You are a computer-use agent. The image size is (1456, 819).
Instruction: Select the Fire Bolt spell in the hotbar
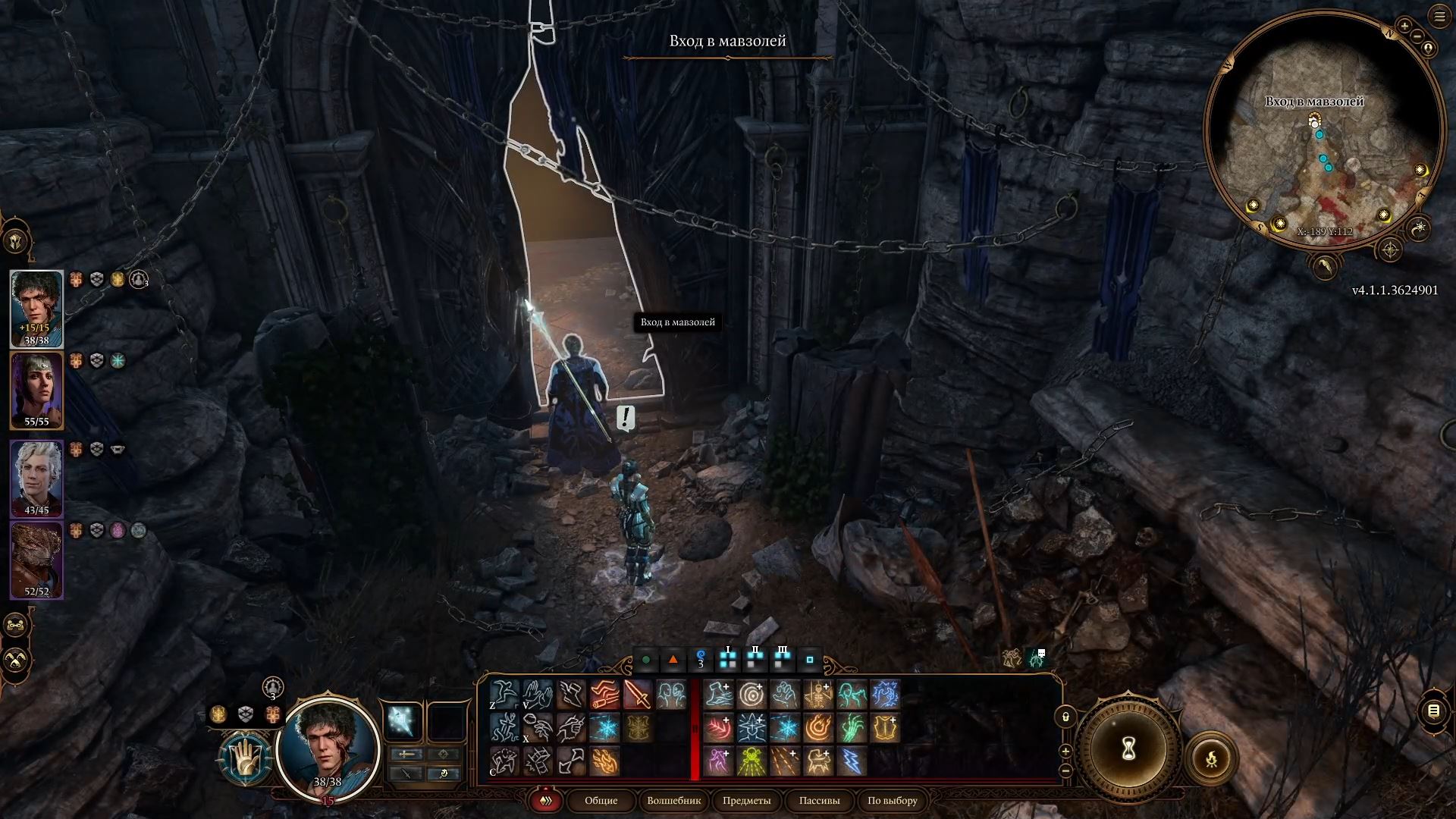606,762
